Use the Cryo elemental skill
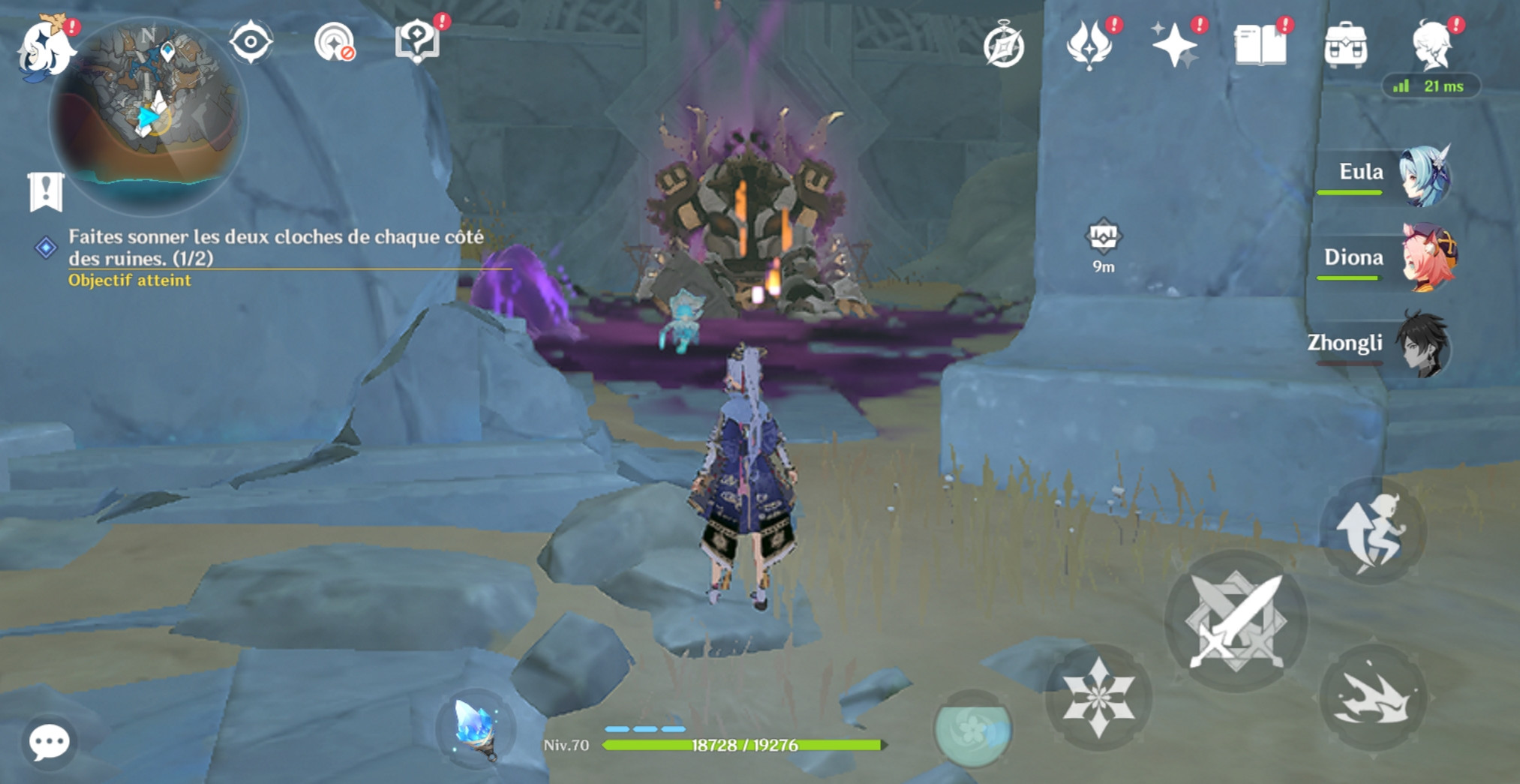The image size is (1520, 784). pos(1098,698)
